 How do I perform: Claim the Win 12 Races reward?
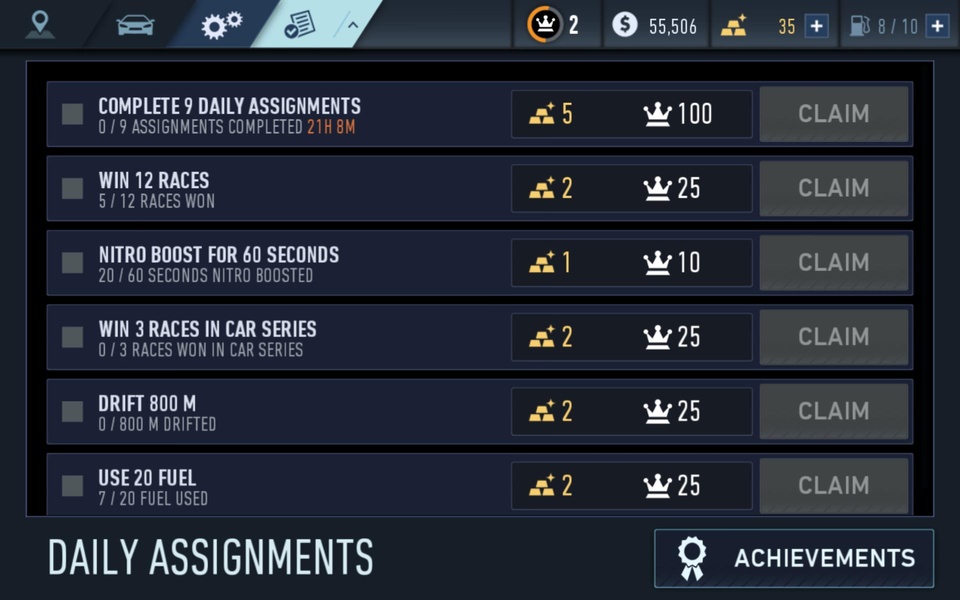tap(834, 188)
